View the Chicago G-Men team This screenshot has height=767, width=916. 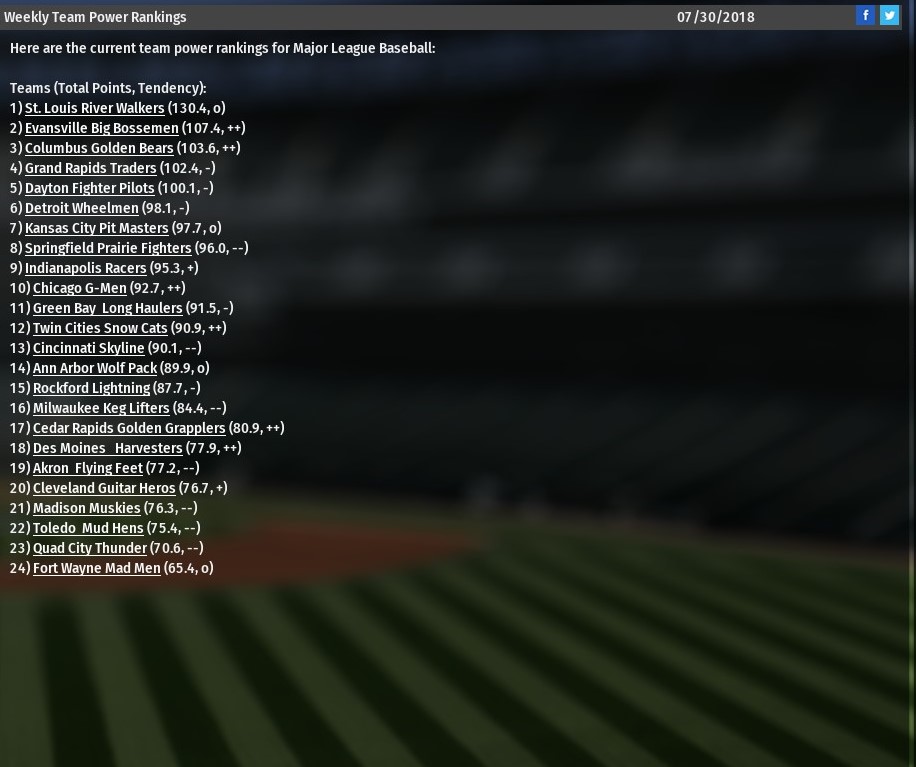(x=79, y=288)
